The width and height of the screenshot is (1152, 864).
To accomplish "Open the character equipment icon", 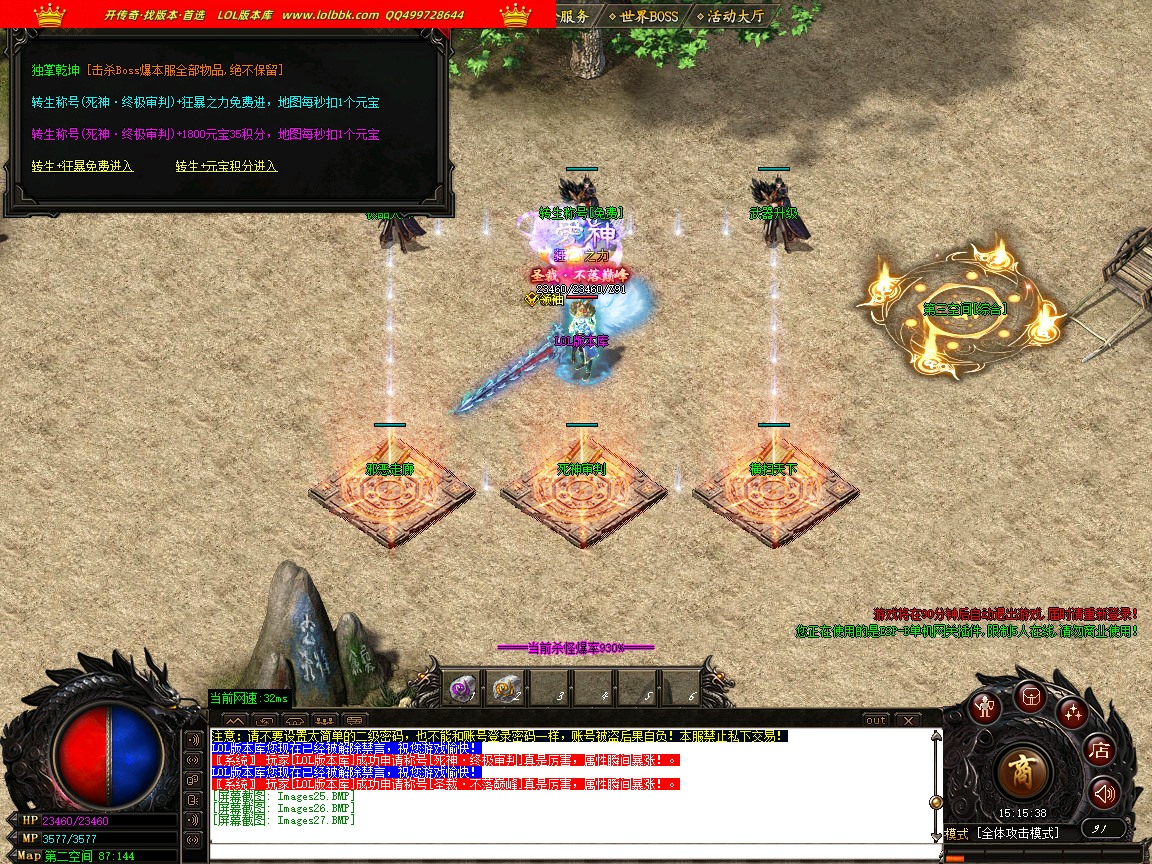I will (987, 707).
